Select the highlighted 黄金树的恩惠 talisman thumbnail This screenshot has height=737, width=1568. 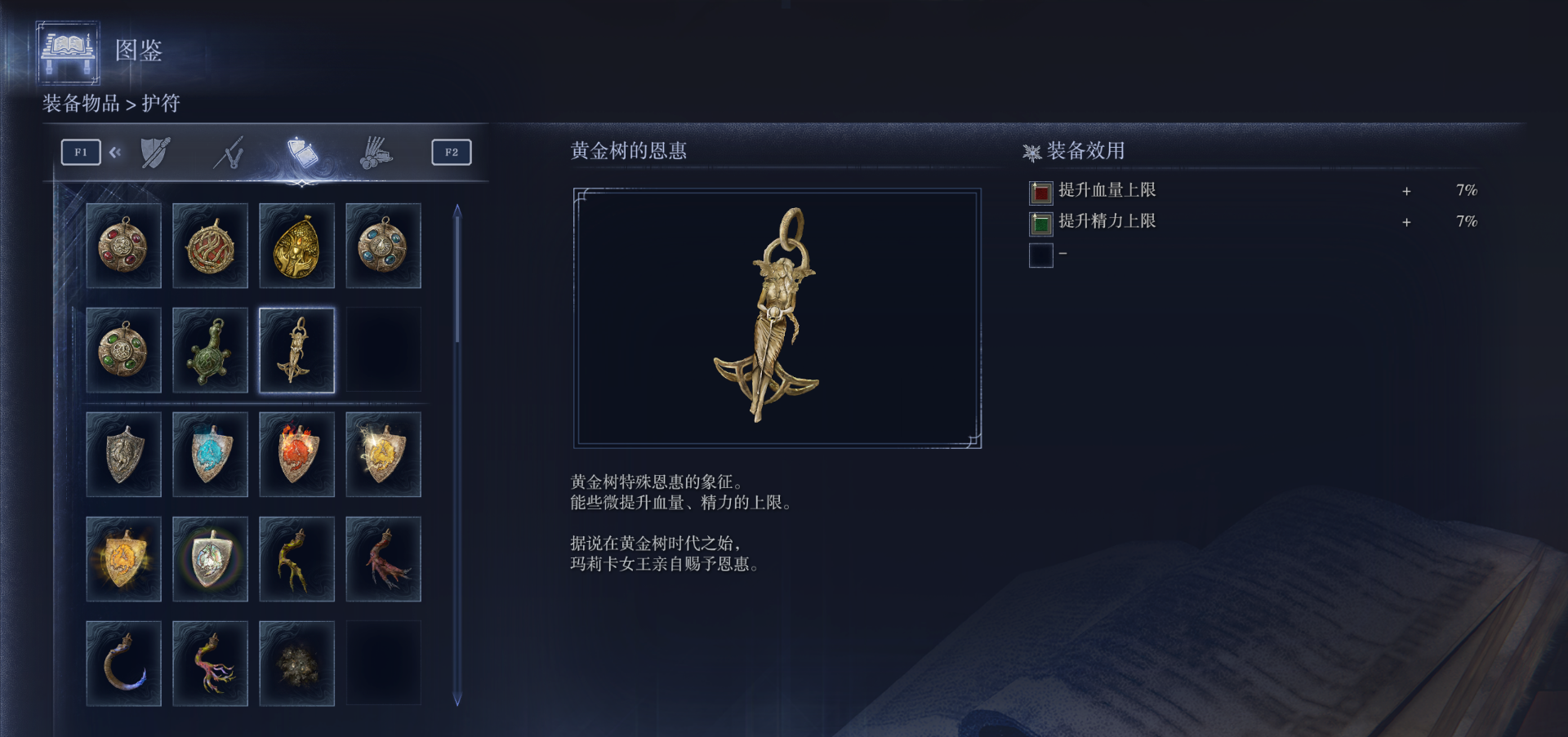(296, 350)
